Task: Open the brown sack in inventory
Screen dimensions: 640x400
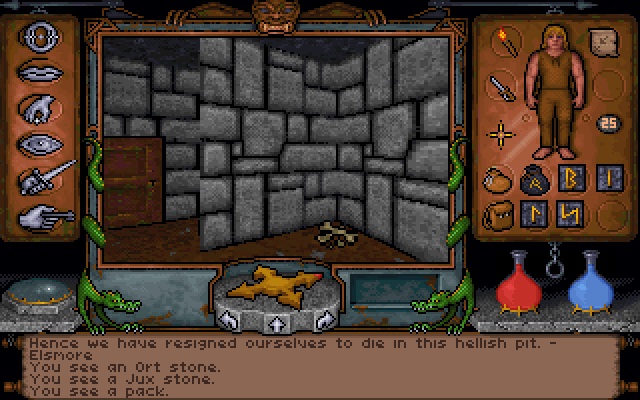Action: point(497,180)
